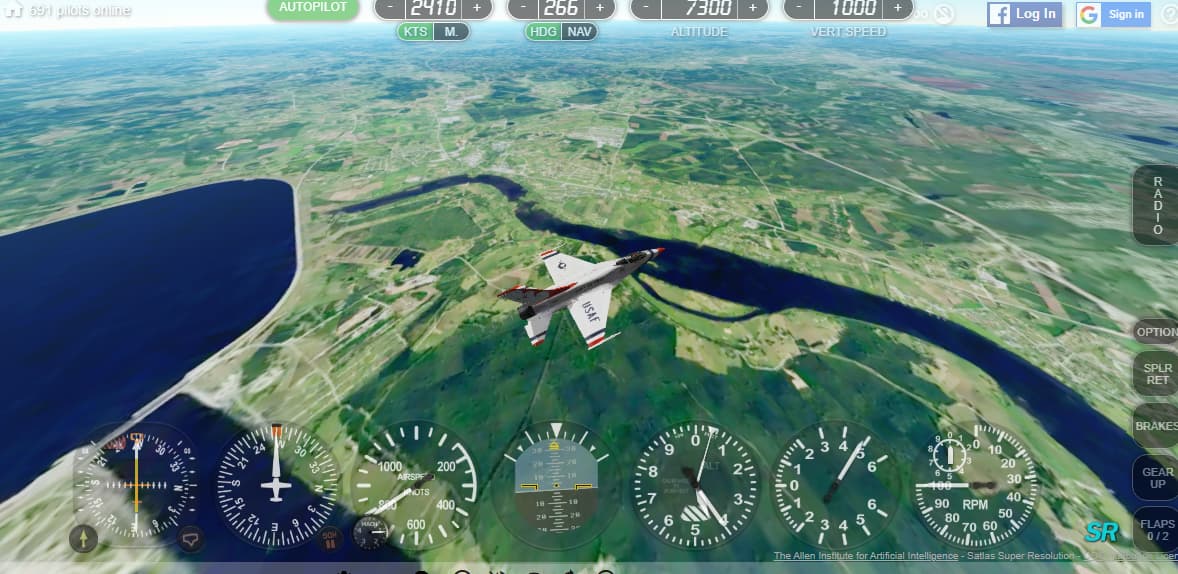
Task: Adjust the FLAPS setting button
Action: [x=1157, y=529]
